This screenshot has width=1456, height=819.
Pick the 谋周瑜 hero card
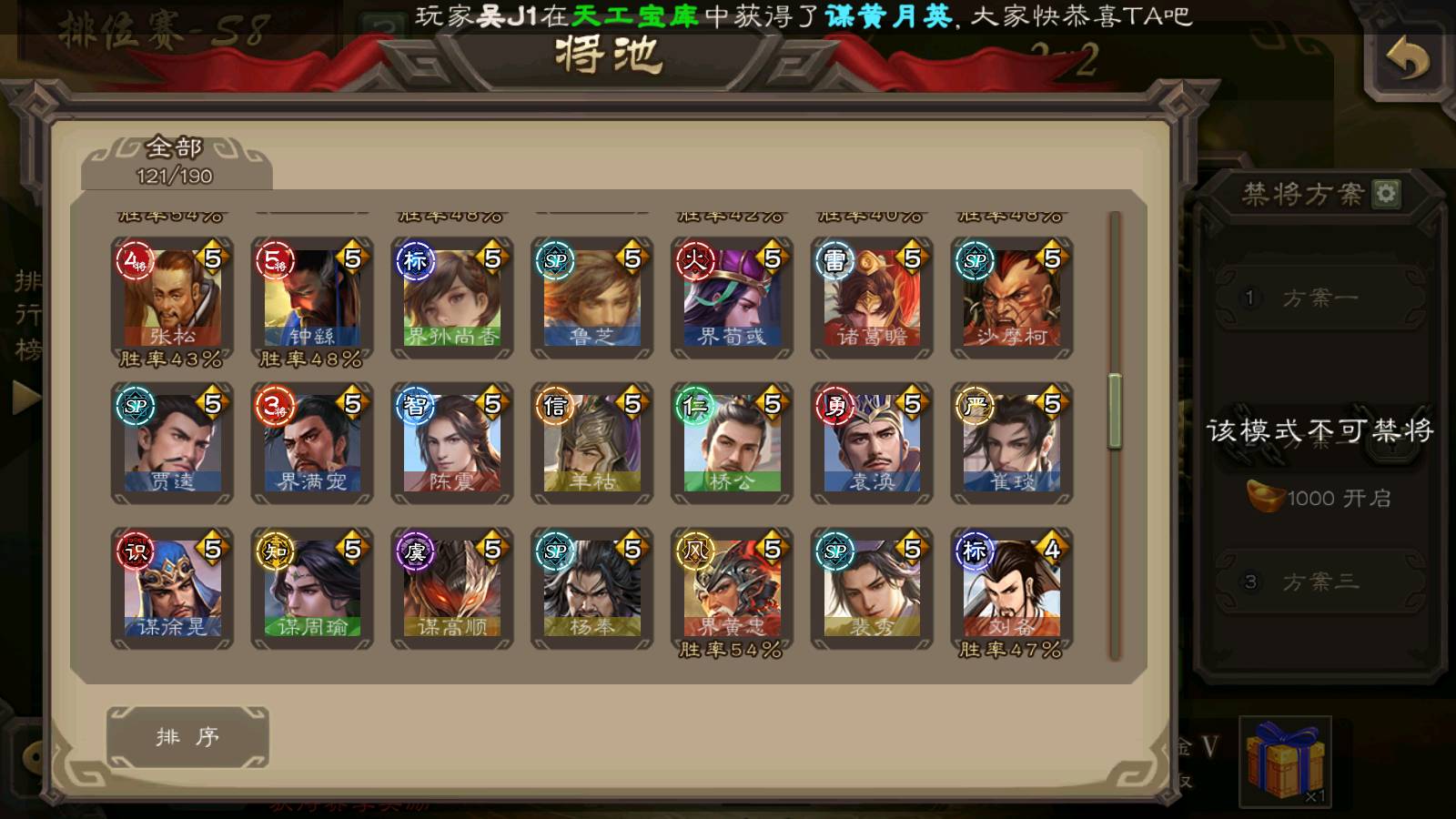coord(312,589)
